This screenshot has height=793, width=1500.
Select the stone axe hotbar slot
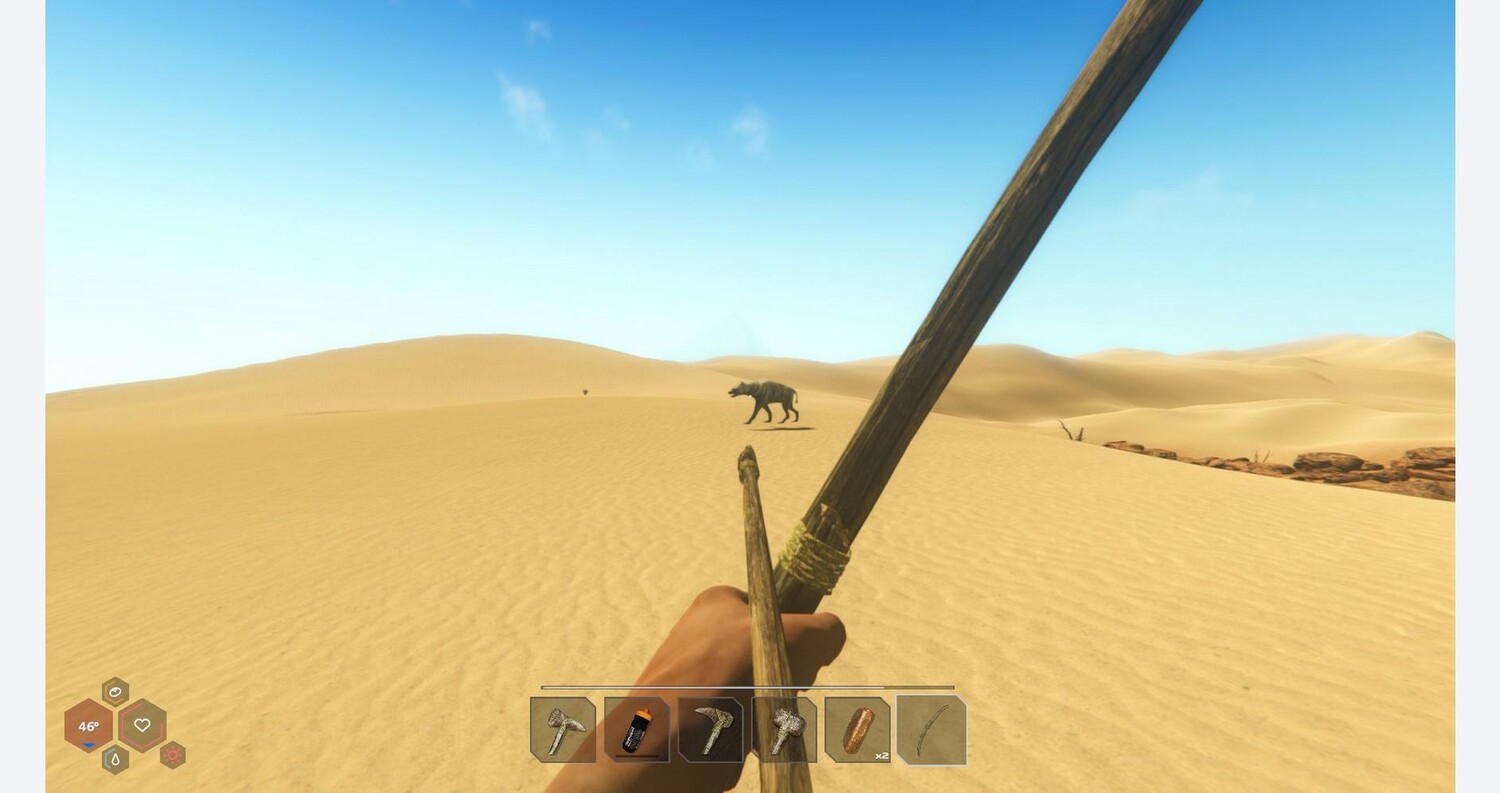563,730
